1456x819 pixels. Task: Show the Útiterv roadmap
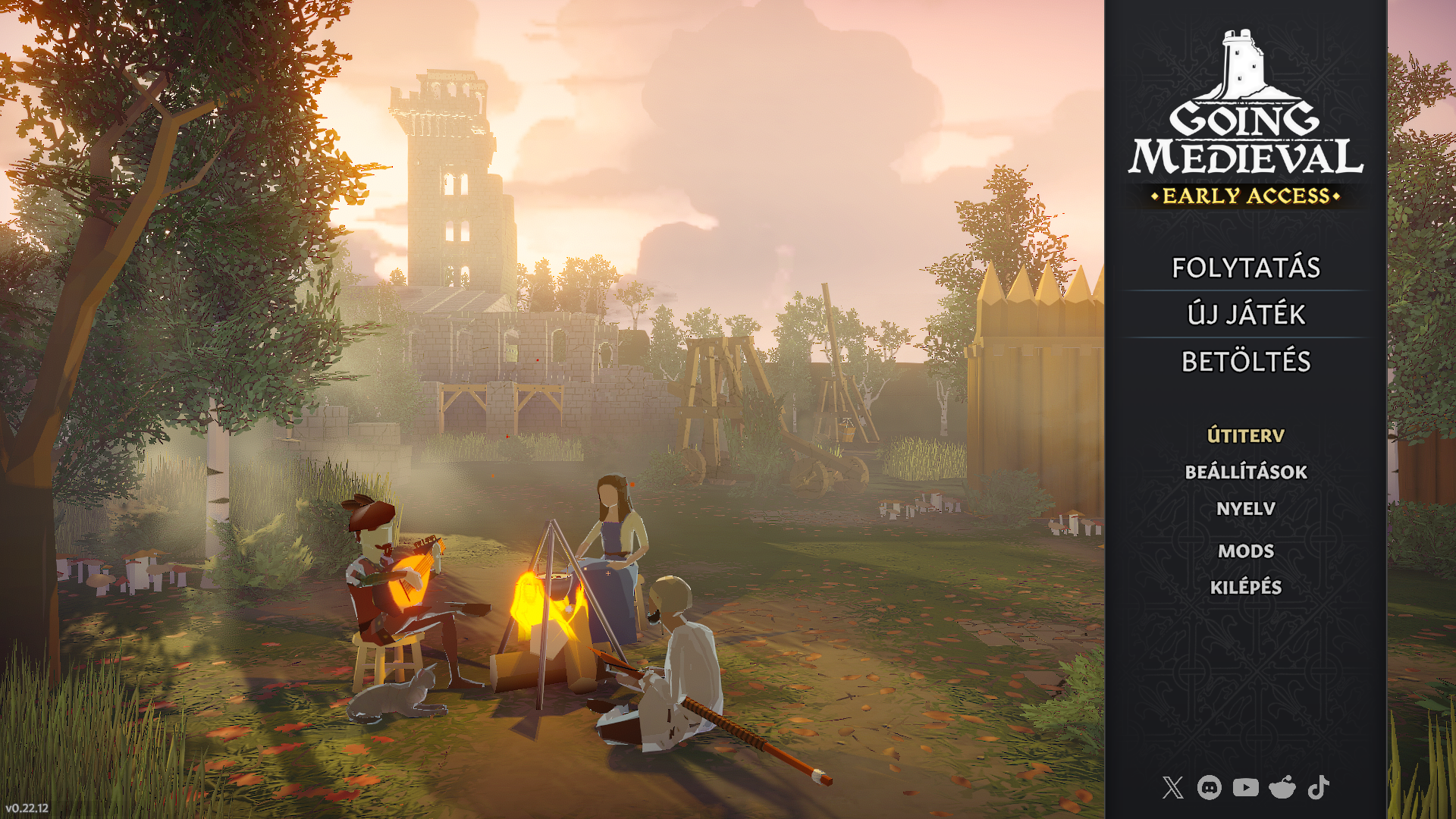[x=1246, y=436]
